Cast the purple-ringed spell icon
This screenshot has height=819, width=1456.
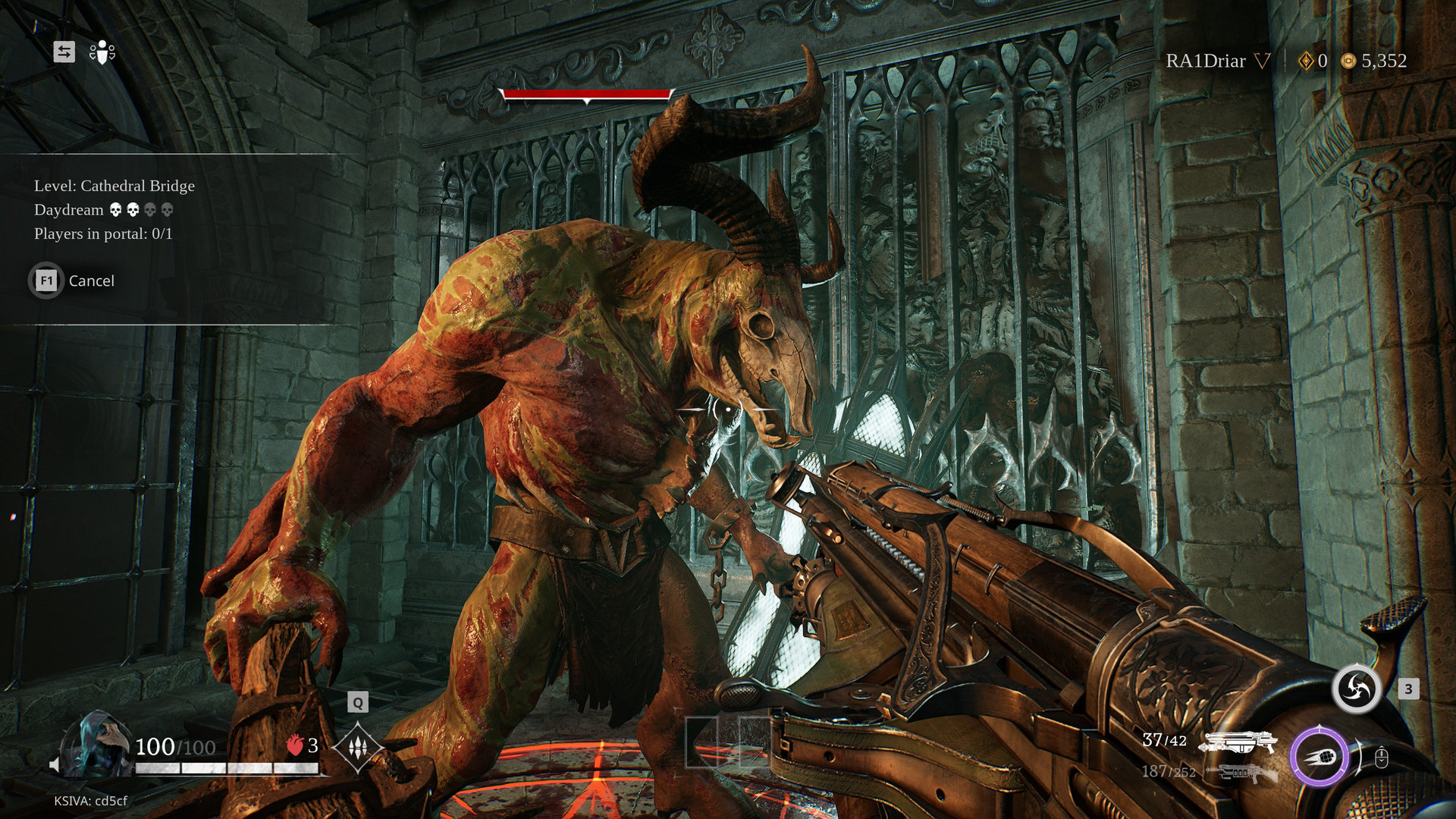1319,756
